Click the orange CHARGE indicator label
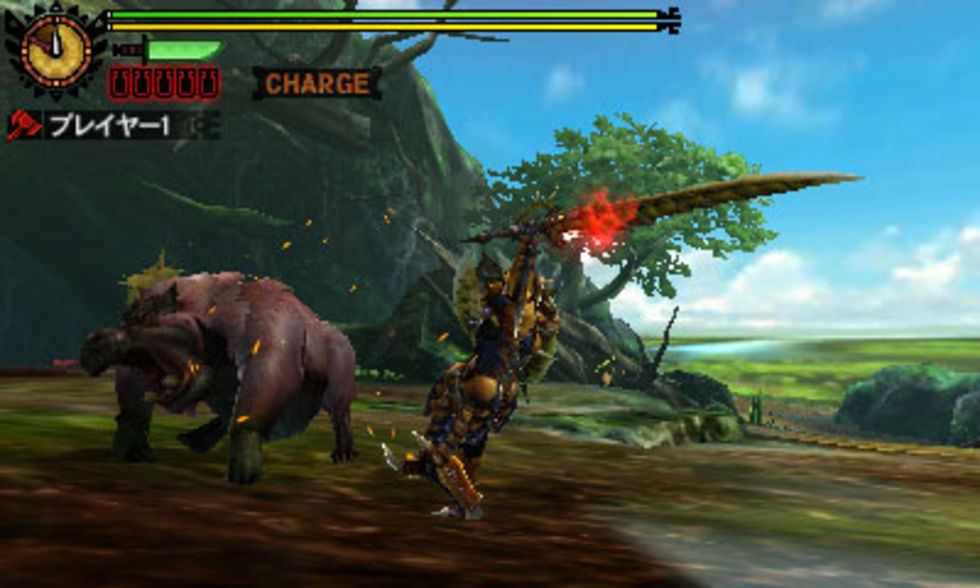 (x=316, y=84)
